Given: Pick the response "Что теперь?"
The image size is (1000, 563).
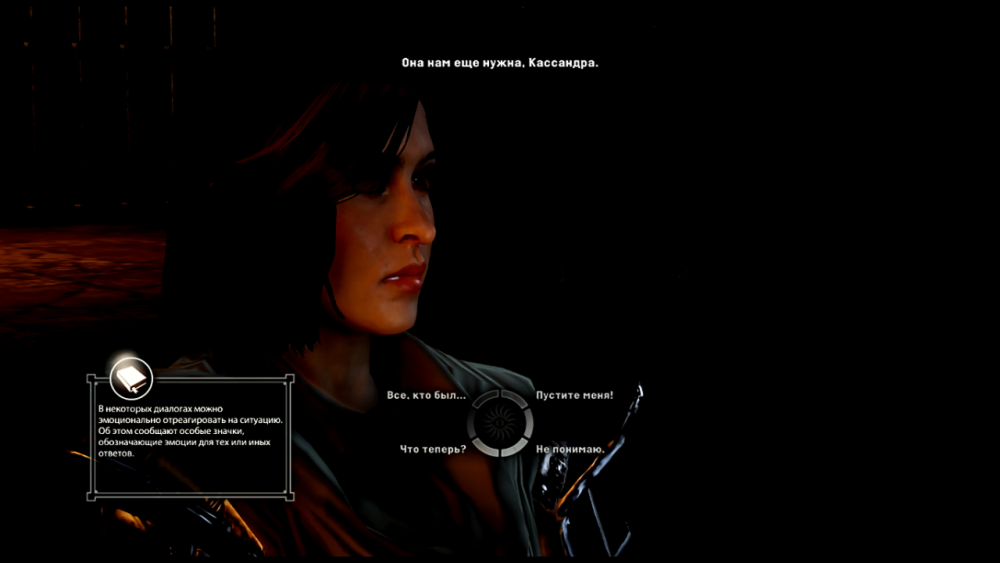Looking at the screenshot, I should click(432, 449).
